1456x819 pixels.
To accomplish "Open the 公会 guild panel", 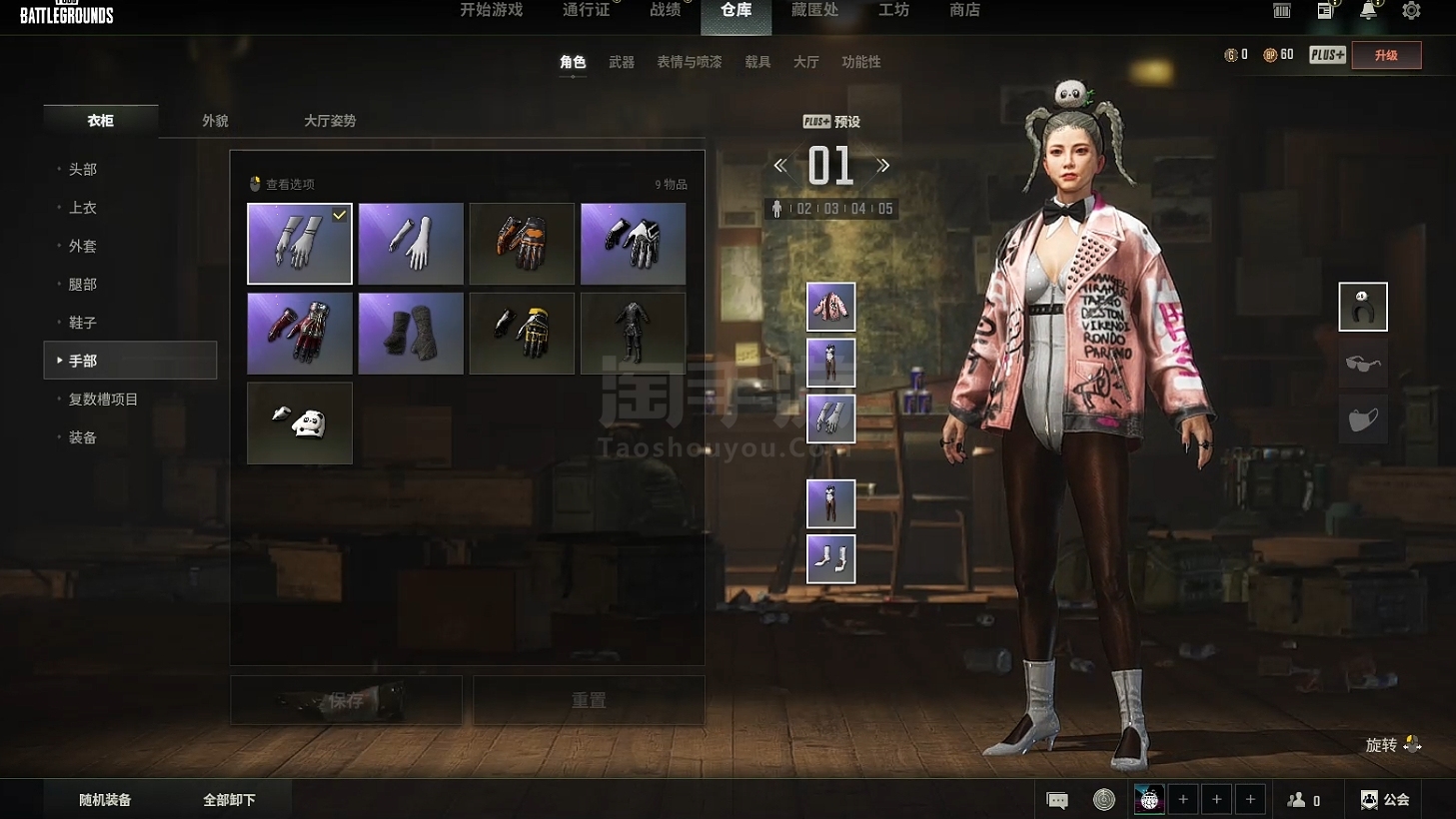I will [x=1385, y=800].
